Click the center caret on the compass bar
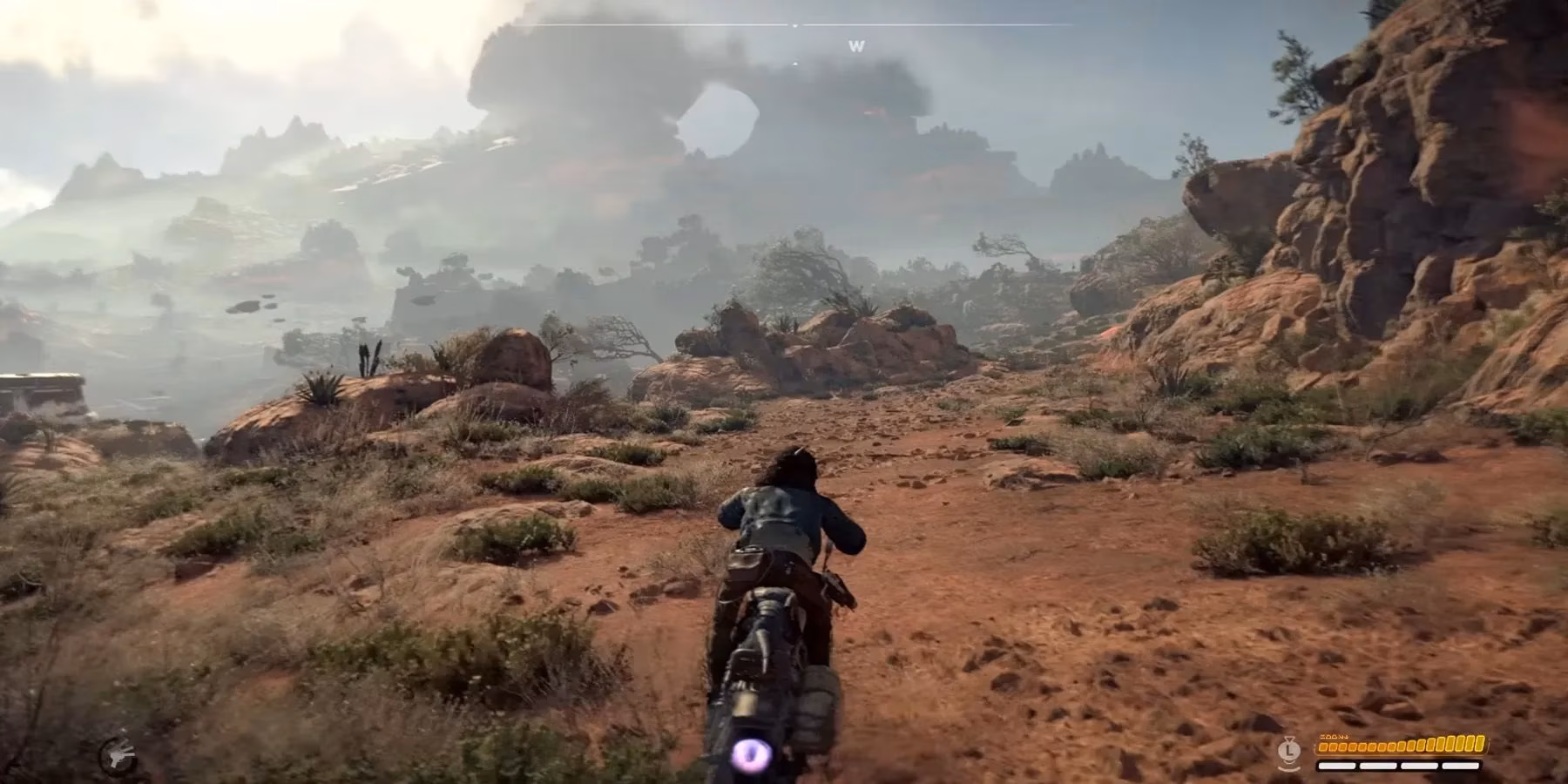Screen dimensions: 1568x784 tap(795, 26)
